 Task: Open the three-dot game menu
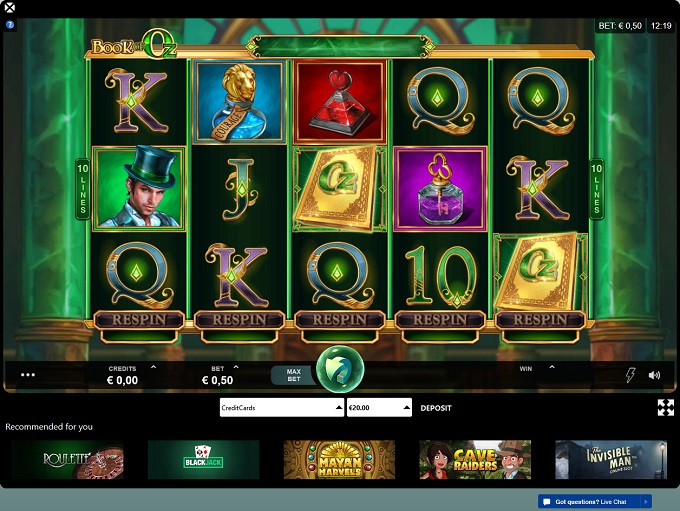tap(28, 375)
